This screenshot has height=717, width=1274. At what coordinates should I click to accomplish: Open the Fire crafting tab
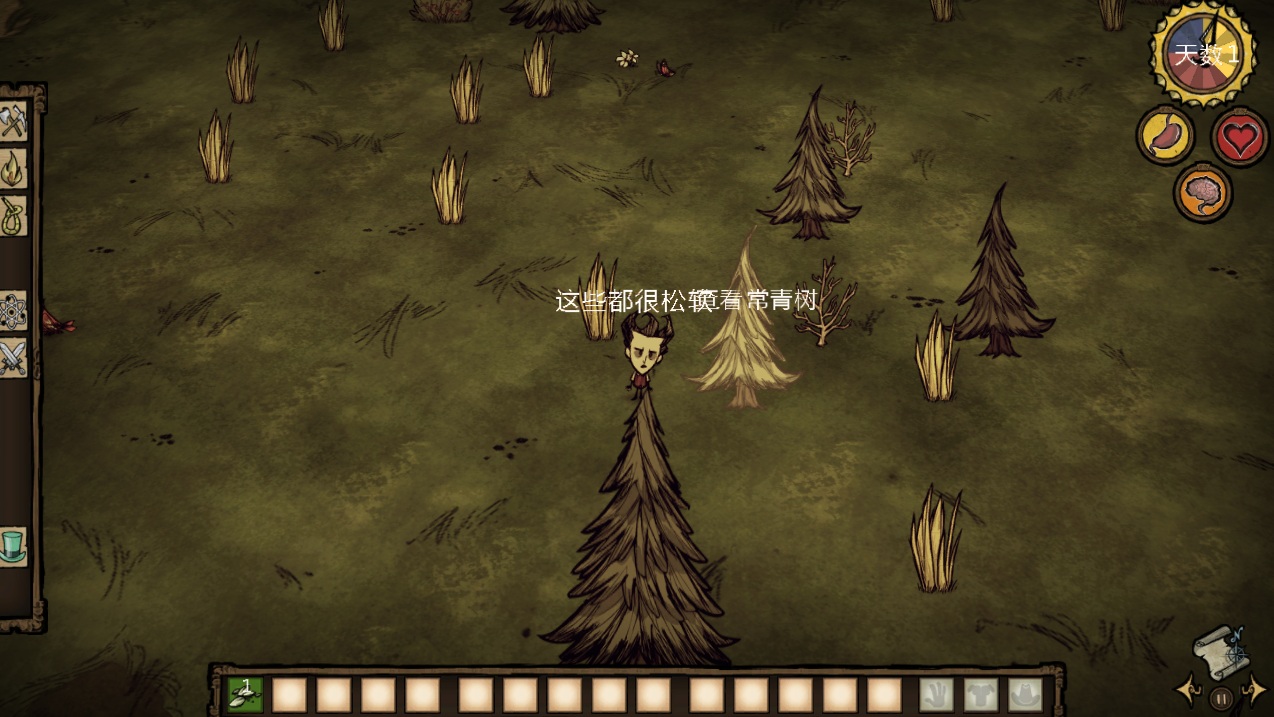pos(13,169)
